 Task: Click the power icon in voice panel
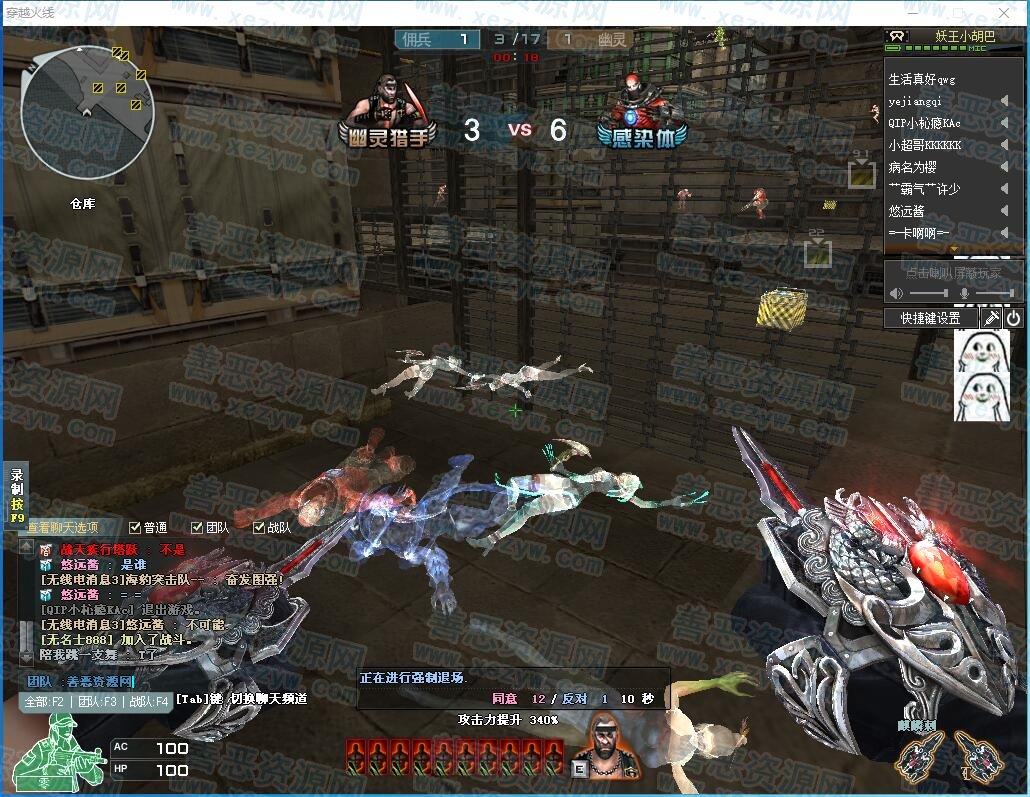tap(1013, 318)
